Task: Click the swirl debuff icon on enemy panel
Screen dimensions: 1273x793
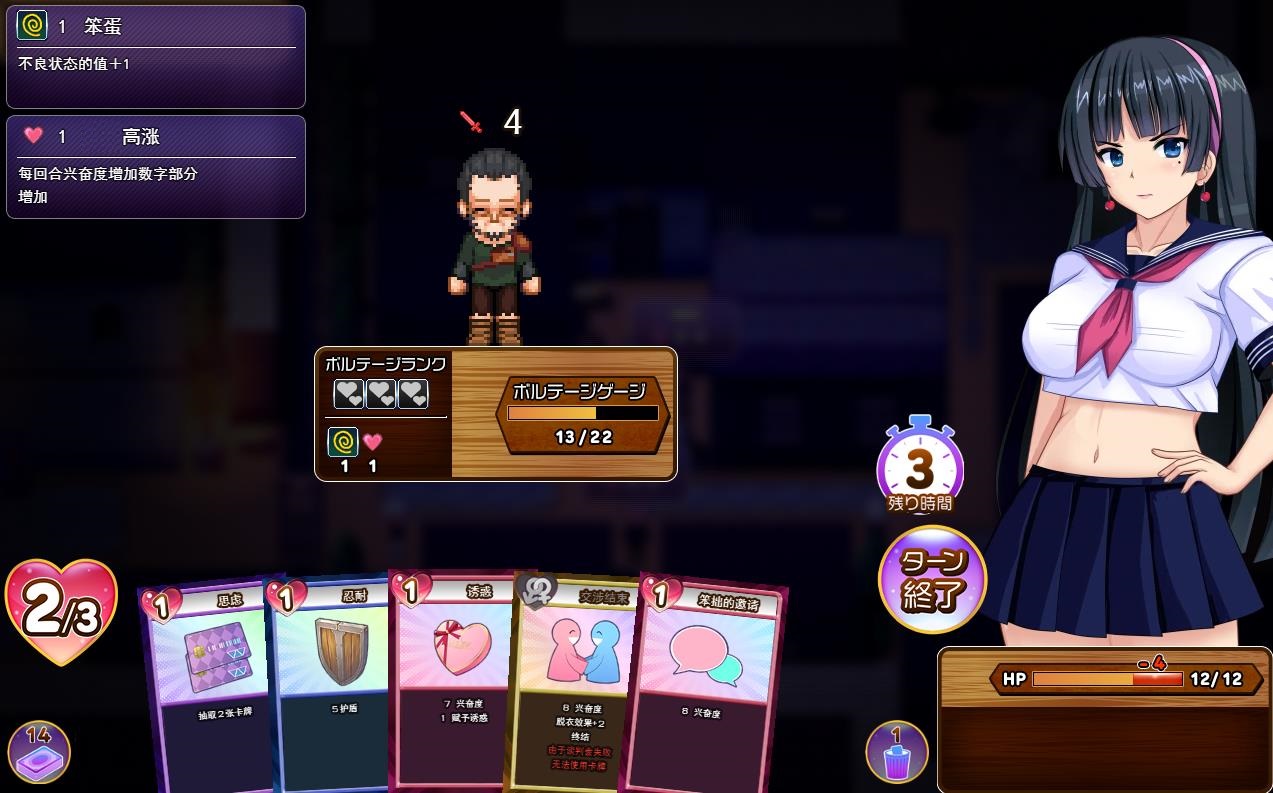Action: [343, 442]
